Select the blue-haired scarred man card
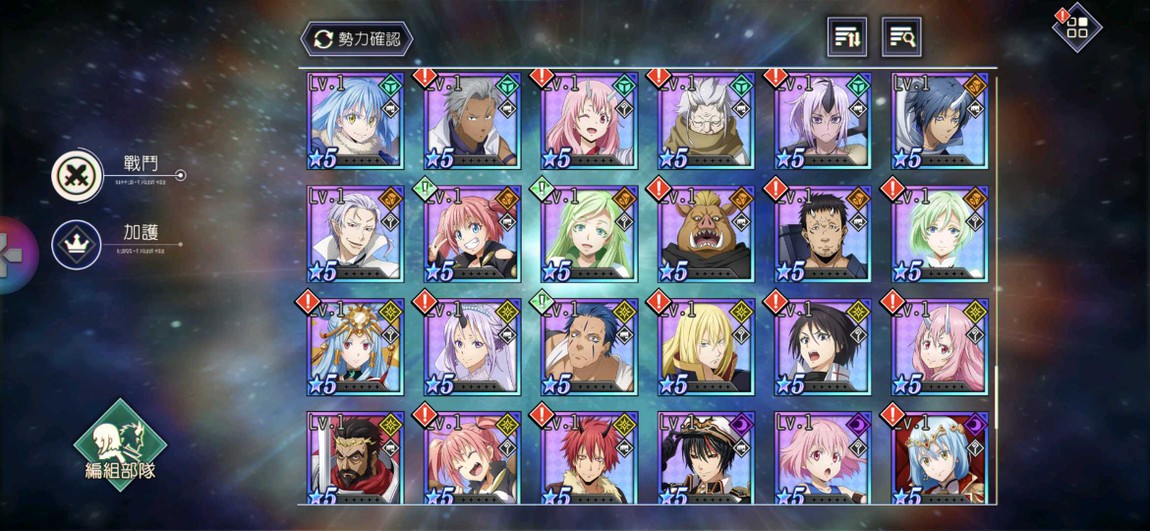The image size is (1150, 531). pyautogui.click(x=589, y=346)
